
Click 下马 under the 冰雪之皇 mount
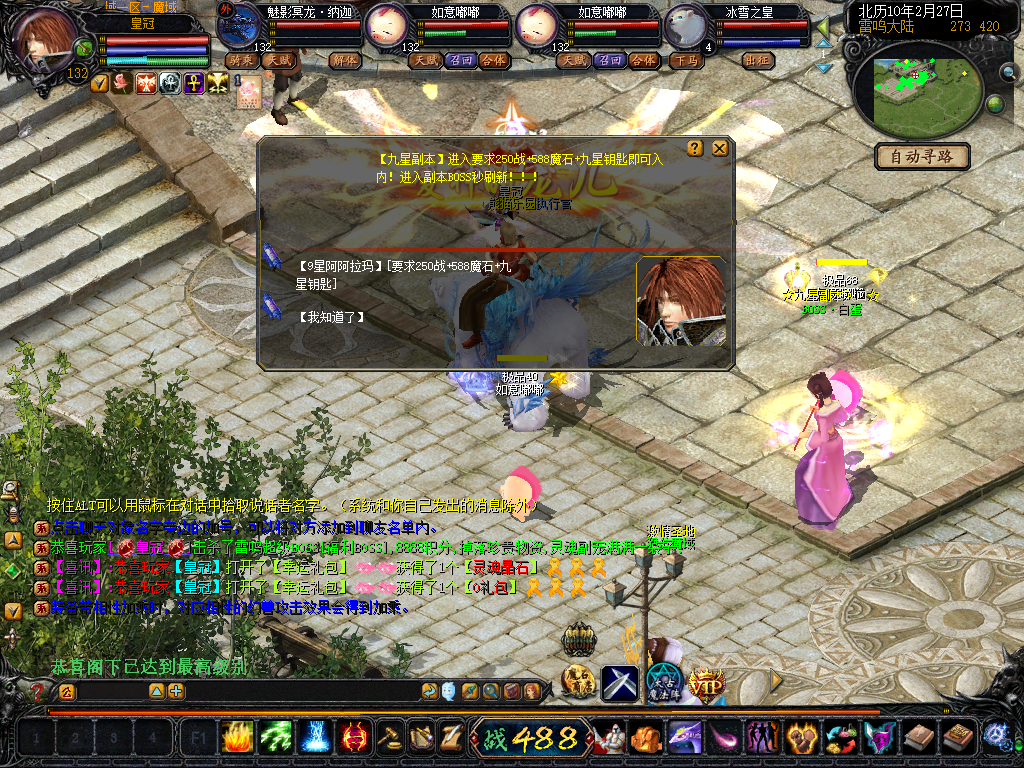[x=686, y=60]
